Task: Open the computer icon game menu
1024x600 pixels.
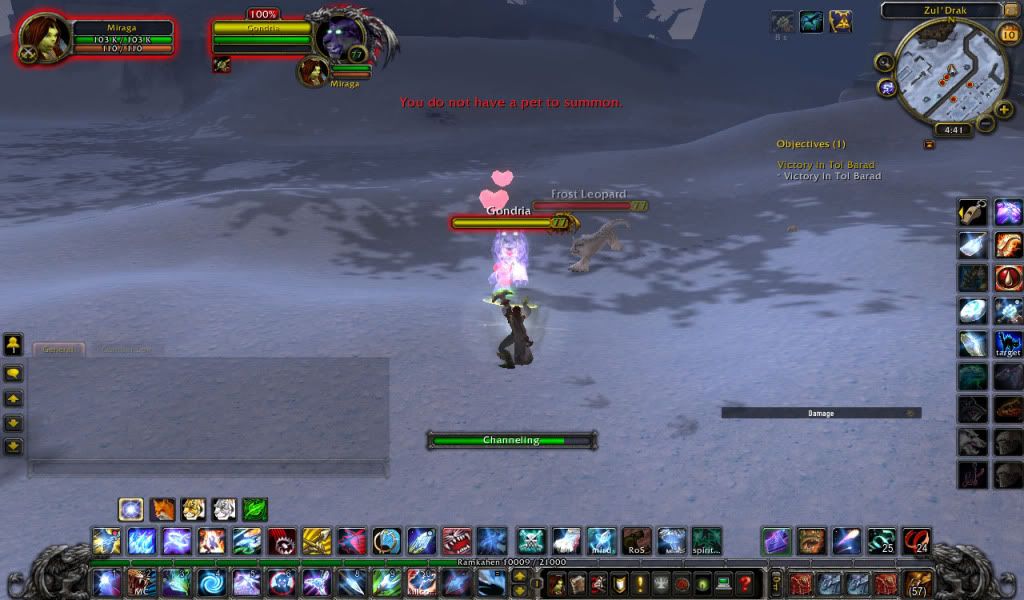Action: pyautogui.click(x=722, y=583)
